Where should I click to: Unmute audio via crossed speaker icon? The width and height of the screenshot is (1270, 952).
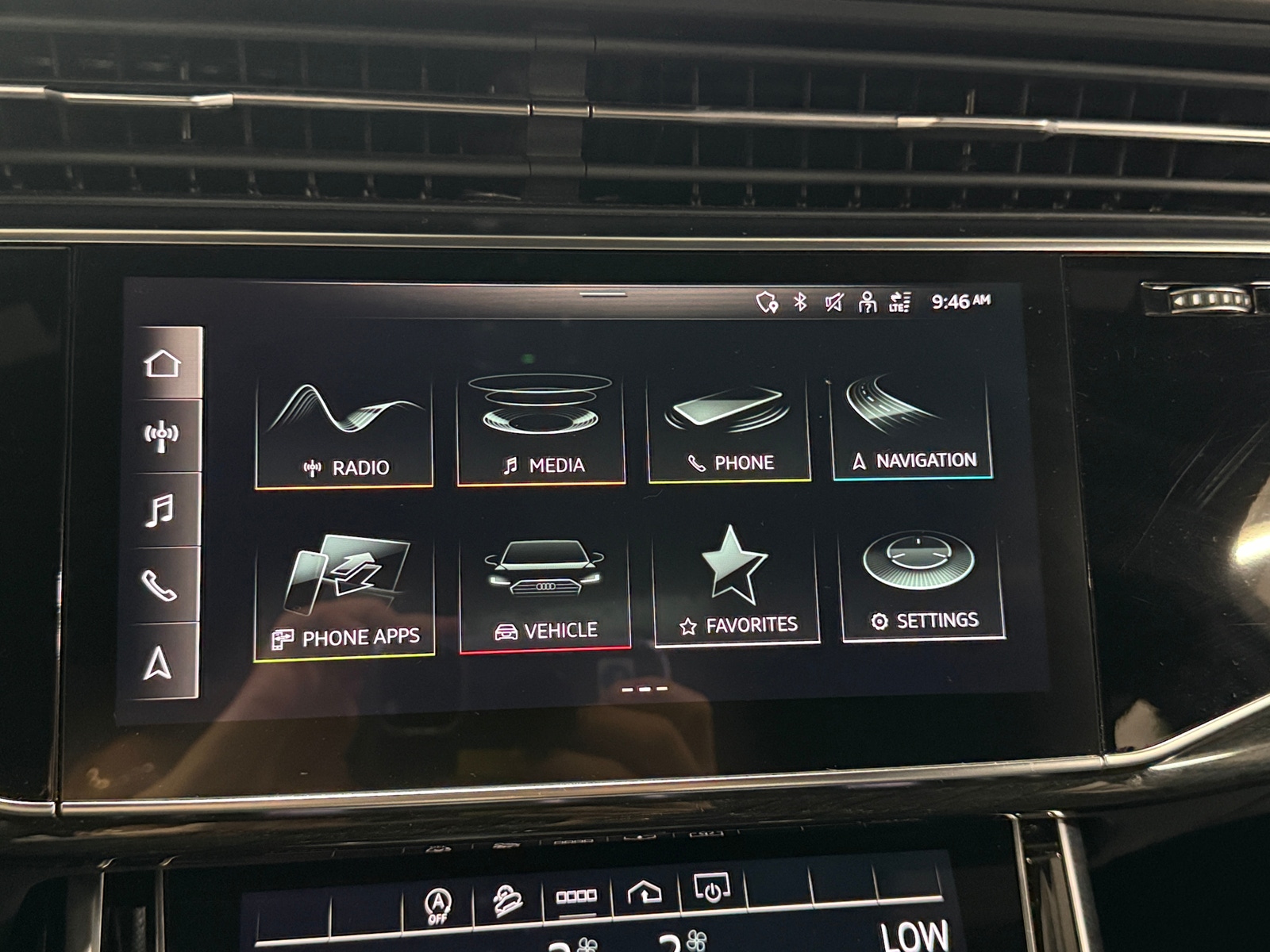(833, 301)
